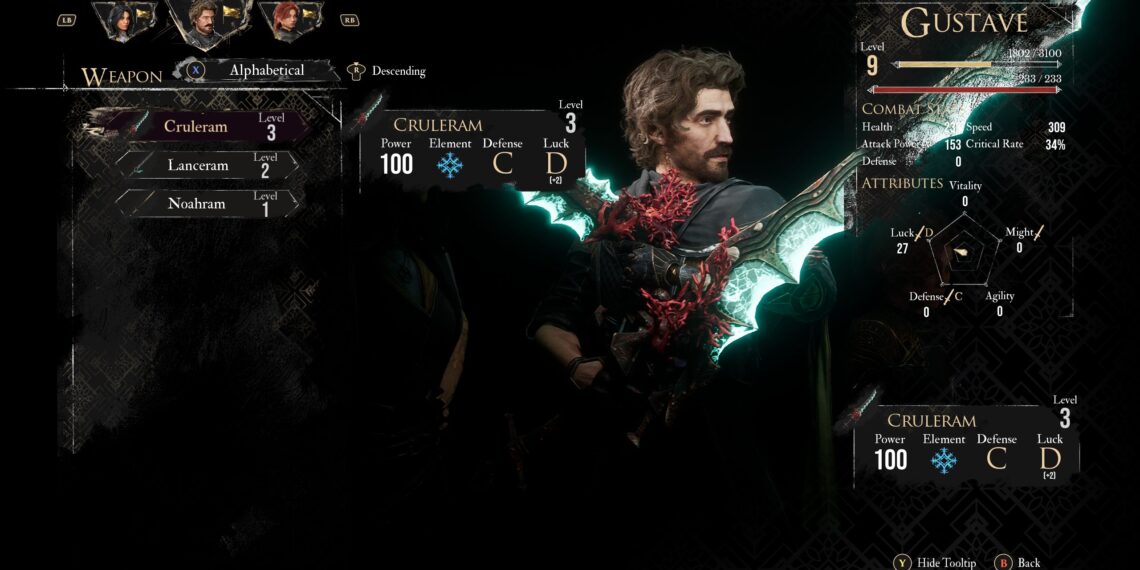Change the Alphabetical sort option
This screenshot has height=570, width=1140.
tap(265, 71)
